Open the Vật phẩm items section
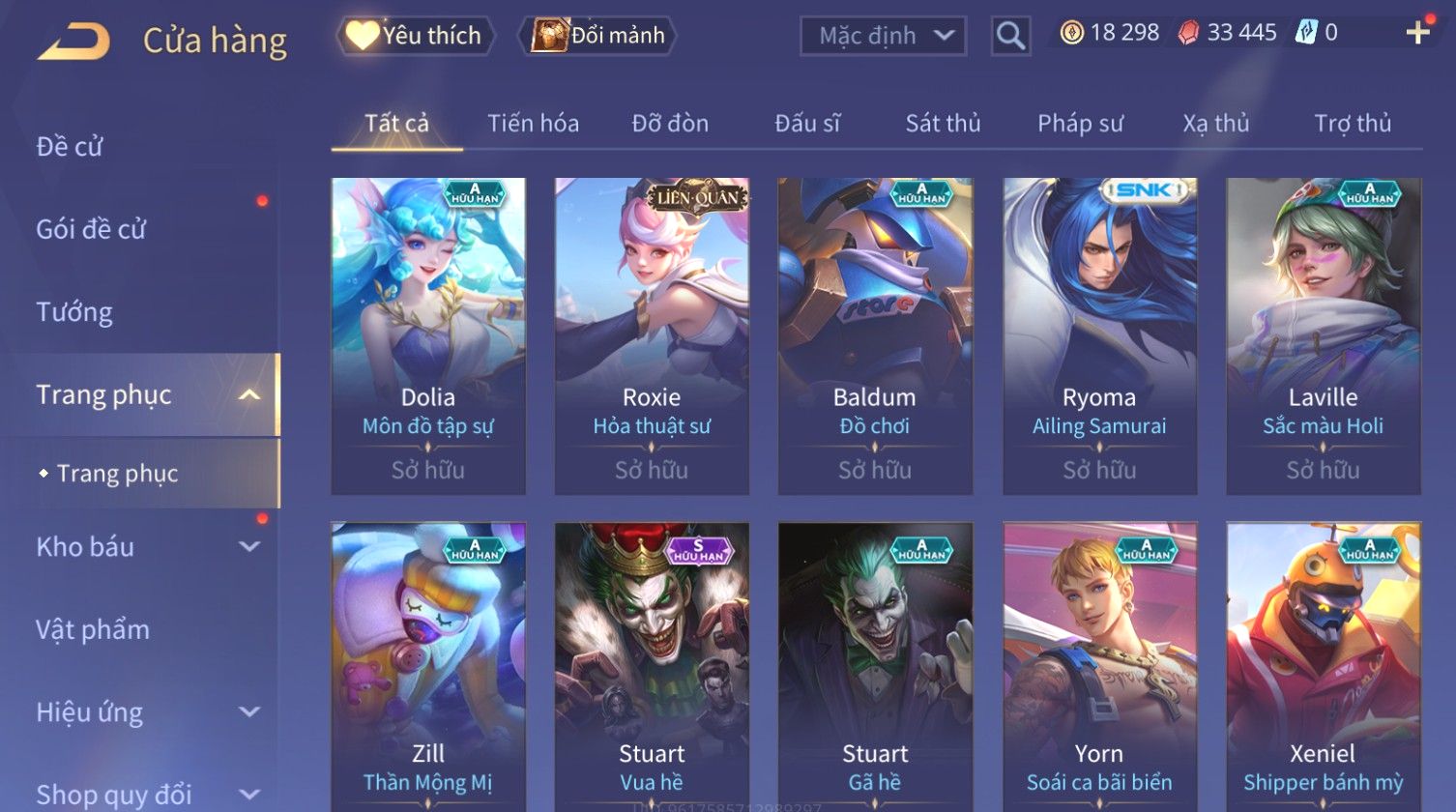The width and height of the screenshot is (1456, 812). pos(93,629)
